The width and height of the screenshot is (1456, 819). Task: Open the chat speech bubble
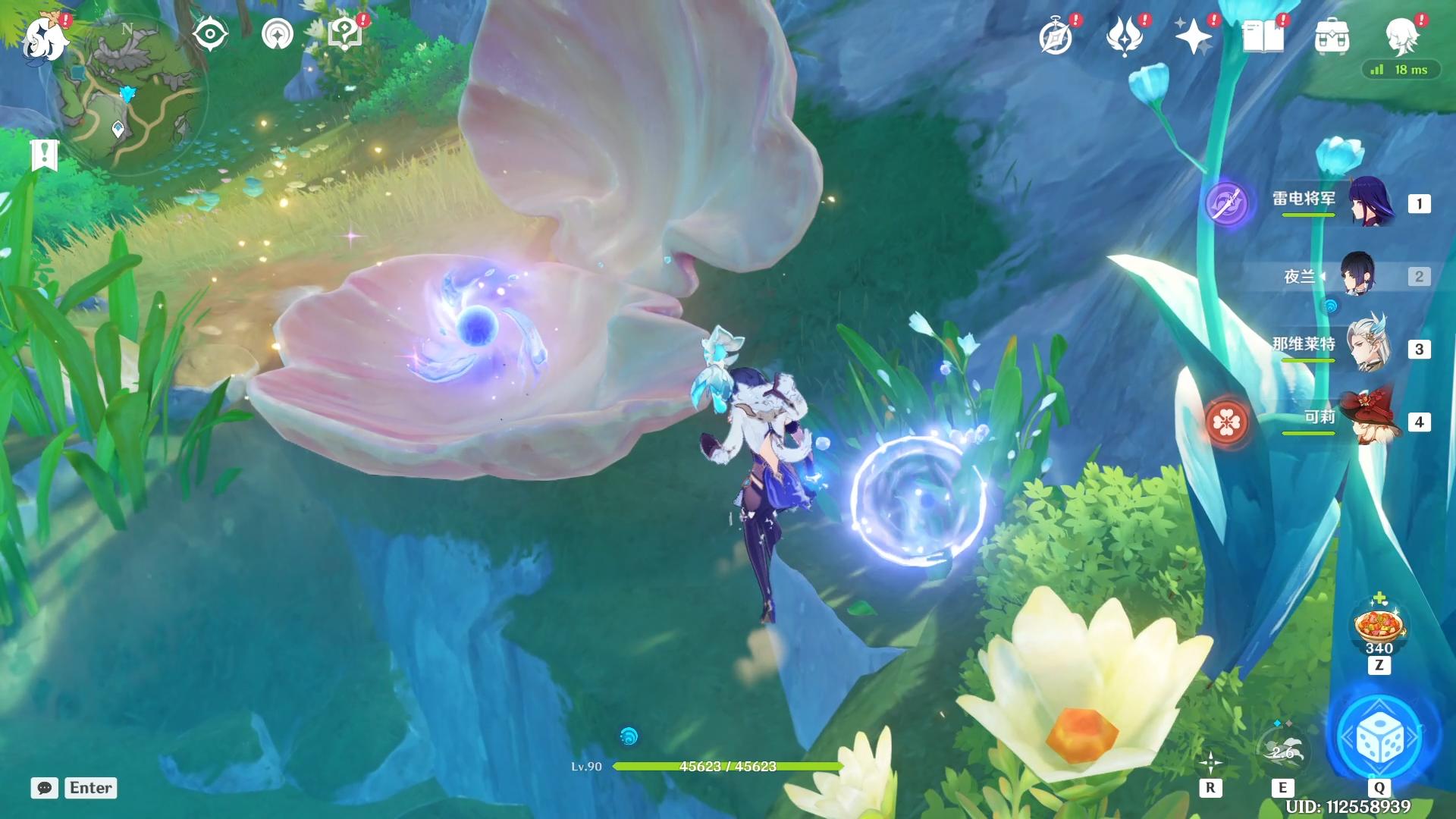pyautogui.click(x=45, y=788)
